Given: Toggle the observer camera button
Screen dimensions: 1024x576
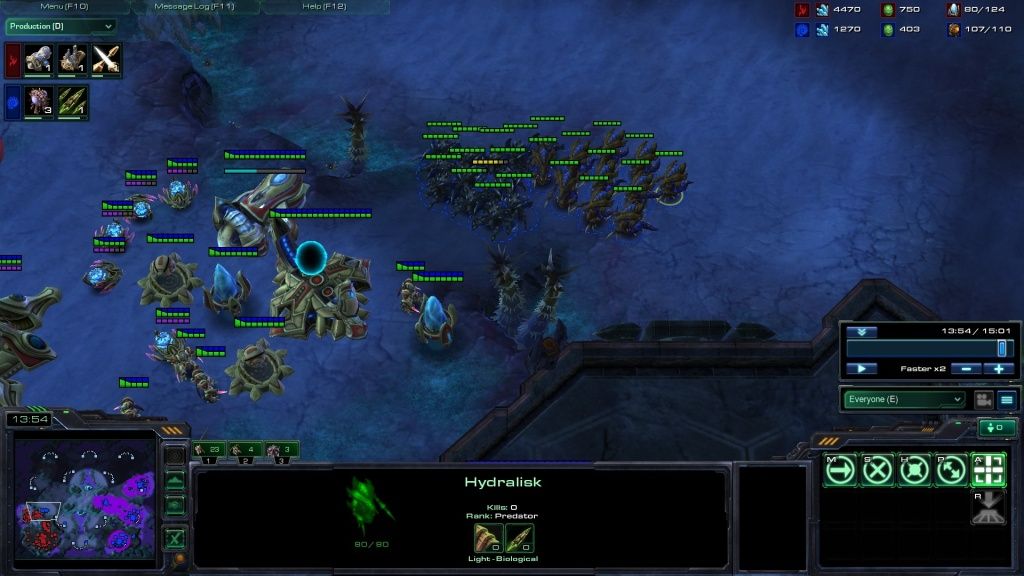Looking at the screenshot, I should (983, 399).
